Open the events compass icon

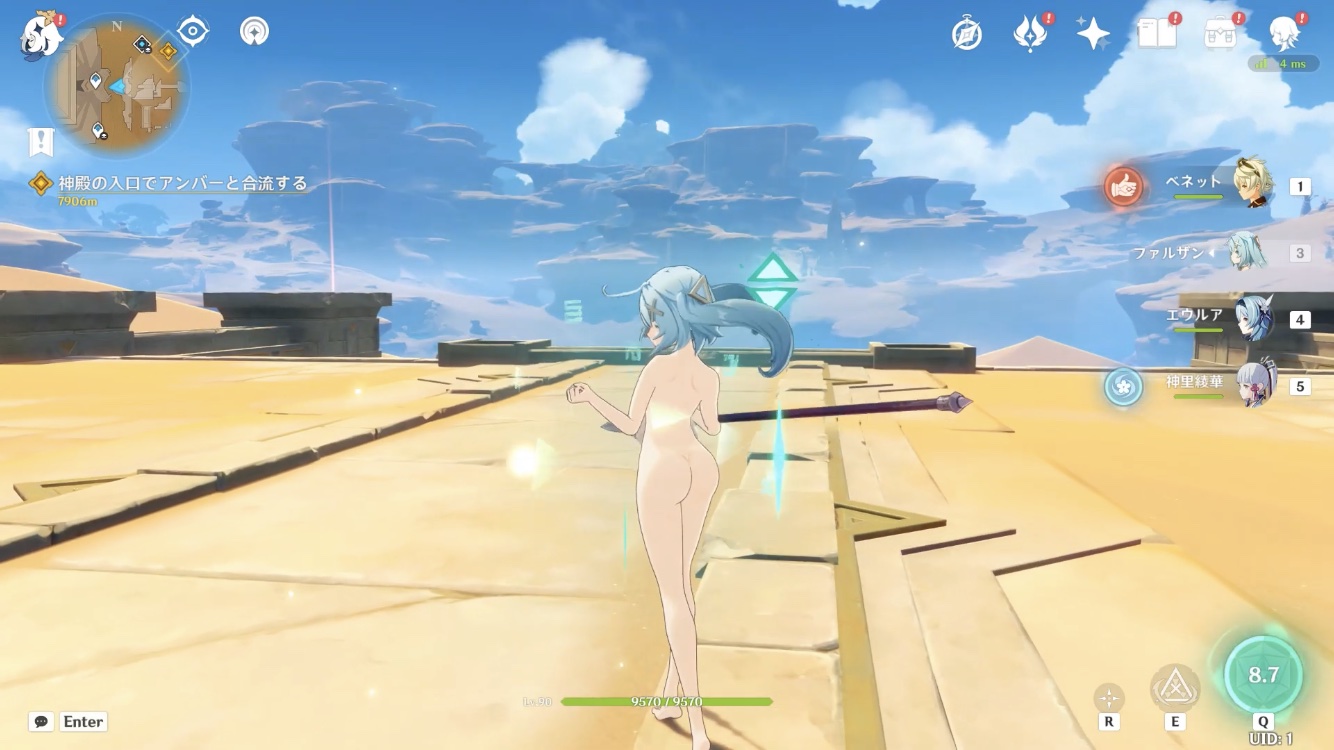point(967,34)
